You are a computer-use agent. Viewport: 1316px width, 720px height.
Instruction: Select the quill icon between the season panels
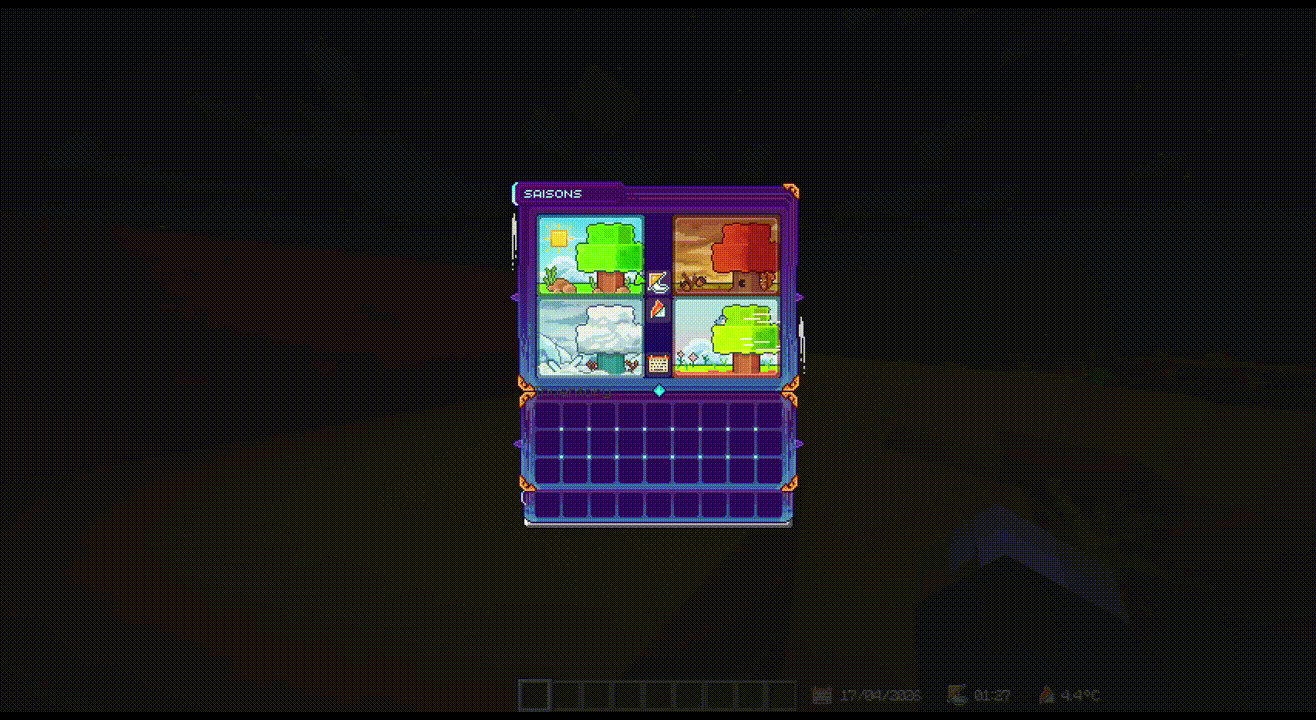[x=658, y=282]
